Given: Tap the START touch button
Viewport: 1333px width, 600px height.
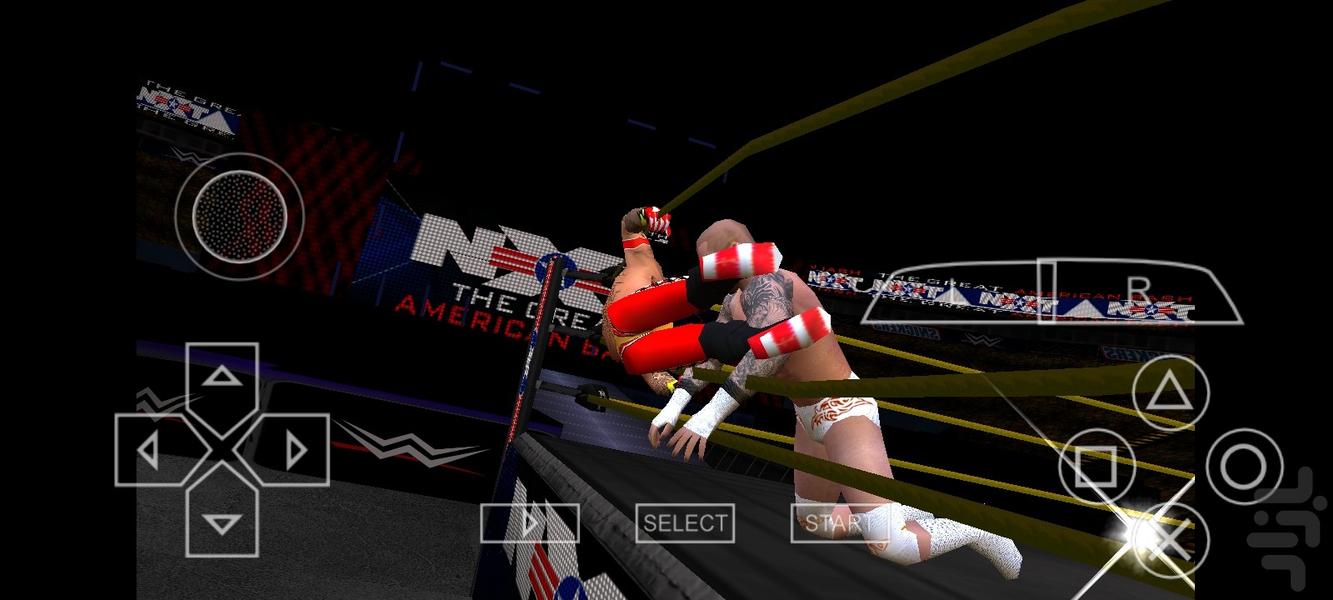Looking at the screenshot, I should tap(838, 523).
